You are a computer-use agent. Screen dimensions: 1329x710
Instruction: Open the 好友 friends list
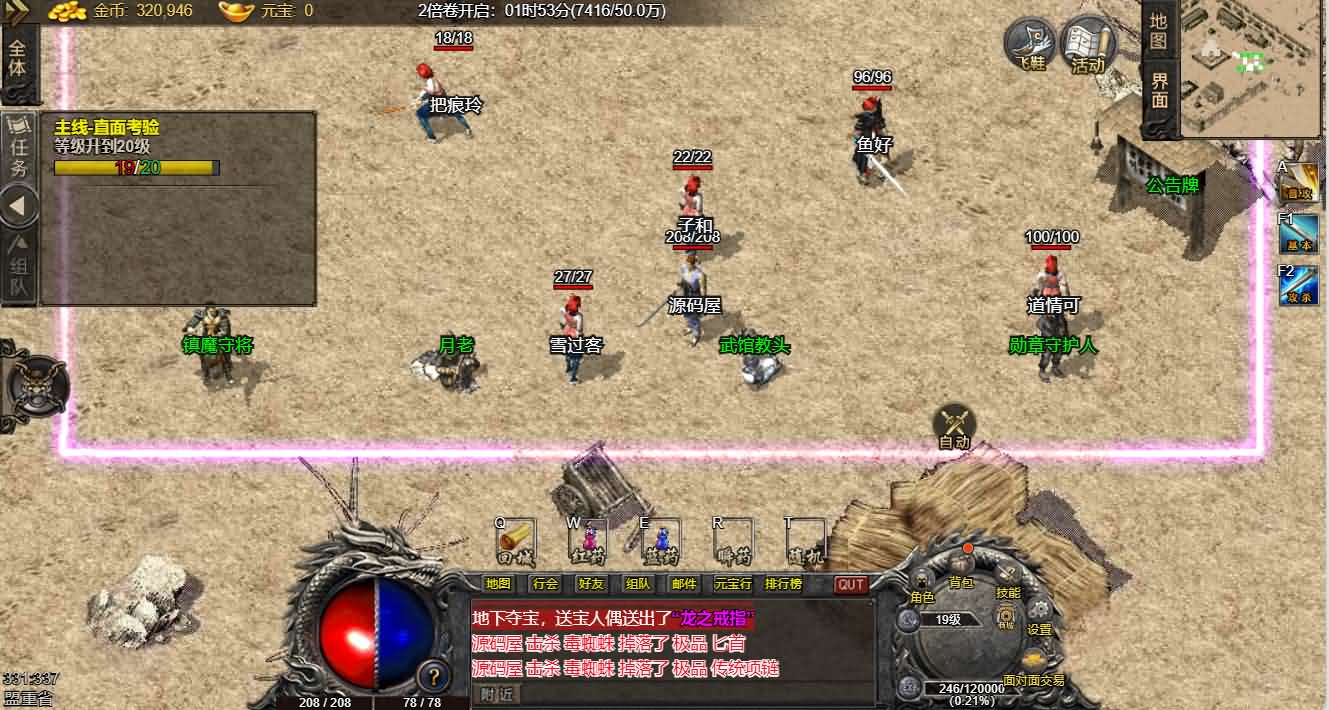pyautogui.click(x=591, y=584)
